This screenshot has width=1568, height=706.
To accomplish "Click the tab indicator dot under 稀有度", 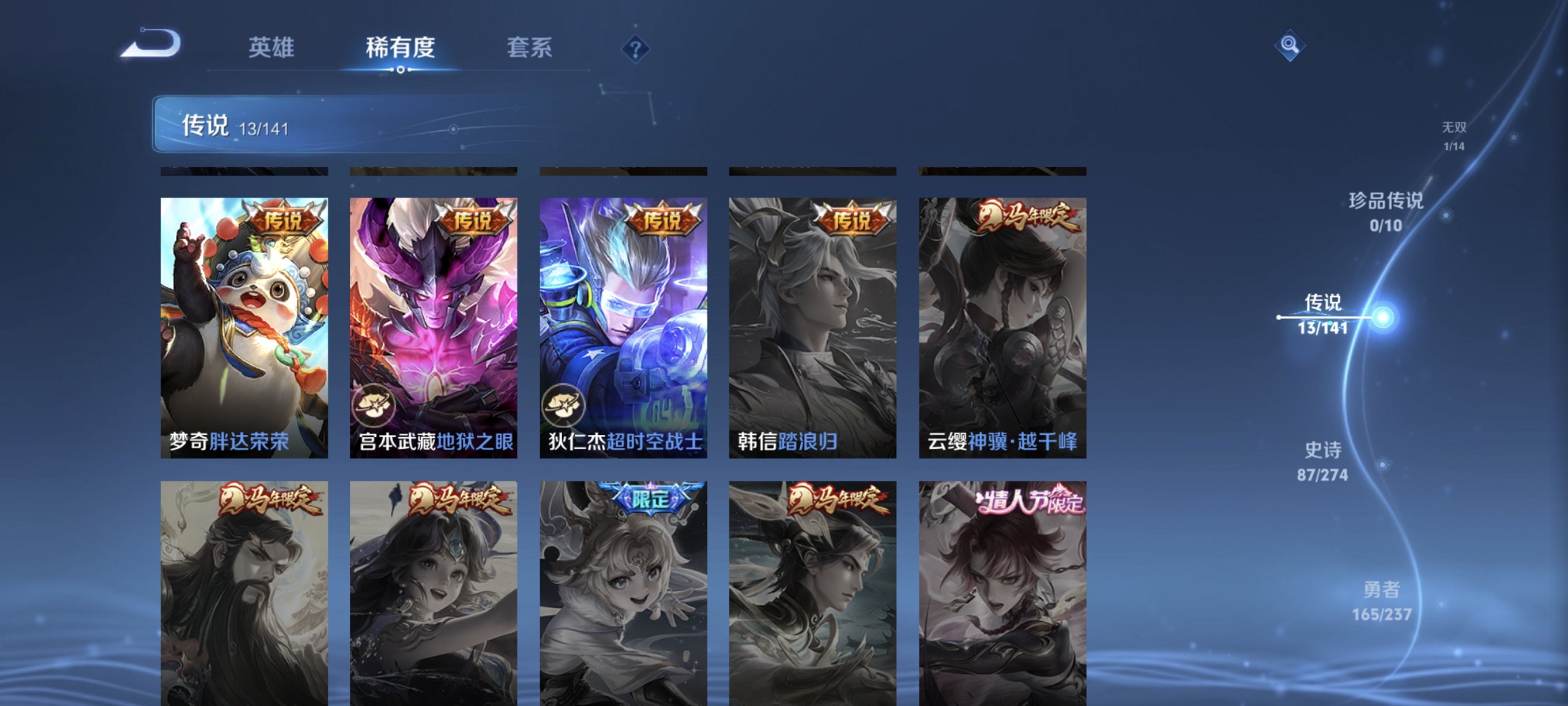I will [400, 69].
